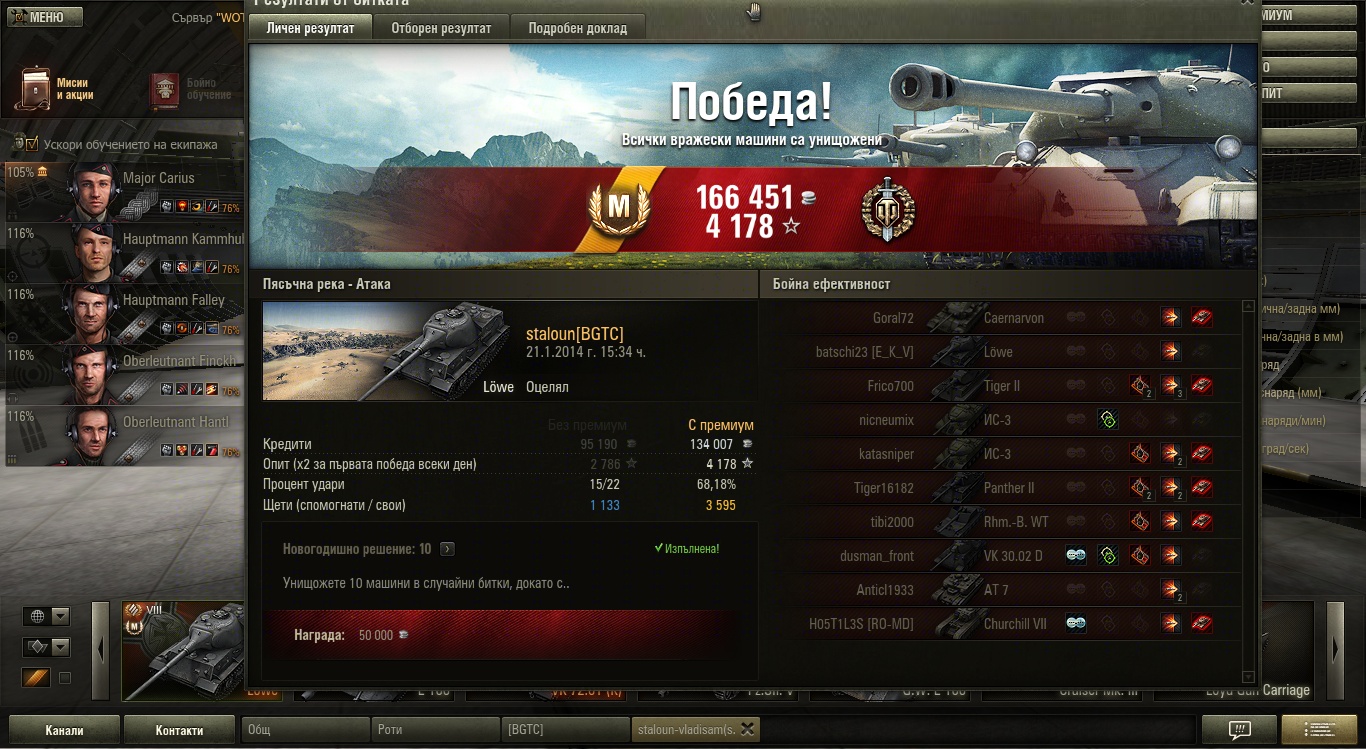Image resolution: width=1366 pixels, height=749 pixels.
Task: Close the staloun-vladisam chat tab
Action: (x=747, y=729)
